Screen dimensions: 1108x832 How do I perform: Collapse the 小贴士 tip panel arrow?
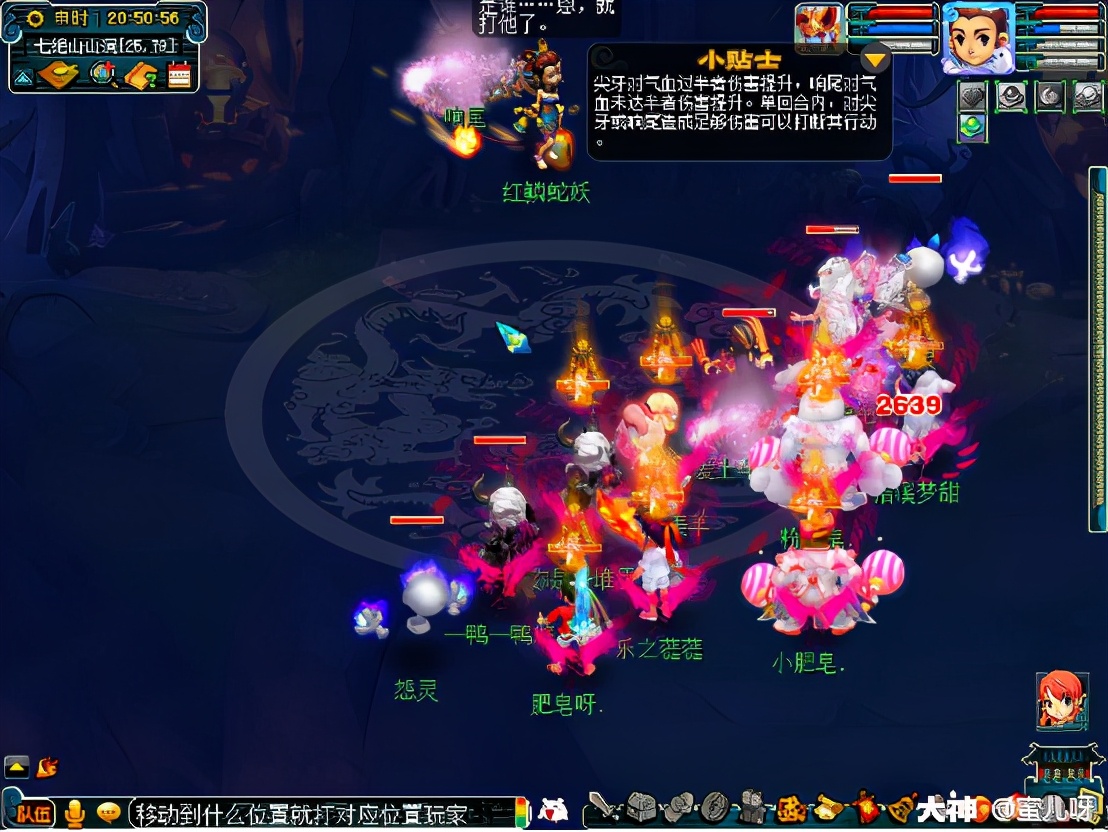pos(876,58)
